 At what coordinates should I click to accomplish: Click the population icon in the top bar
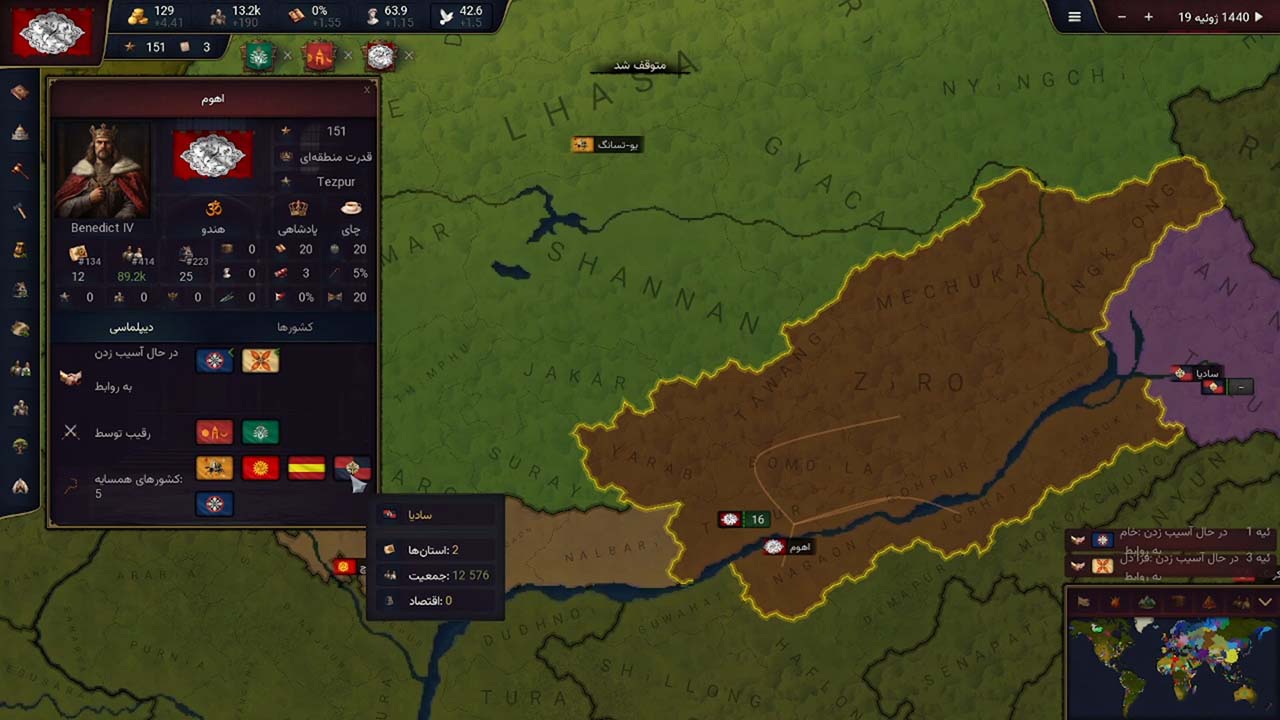tap(217, 15)
